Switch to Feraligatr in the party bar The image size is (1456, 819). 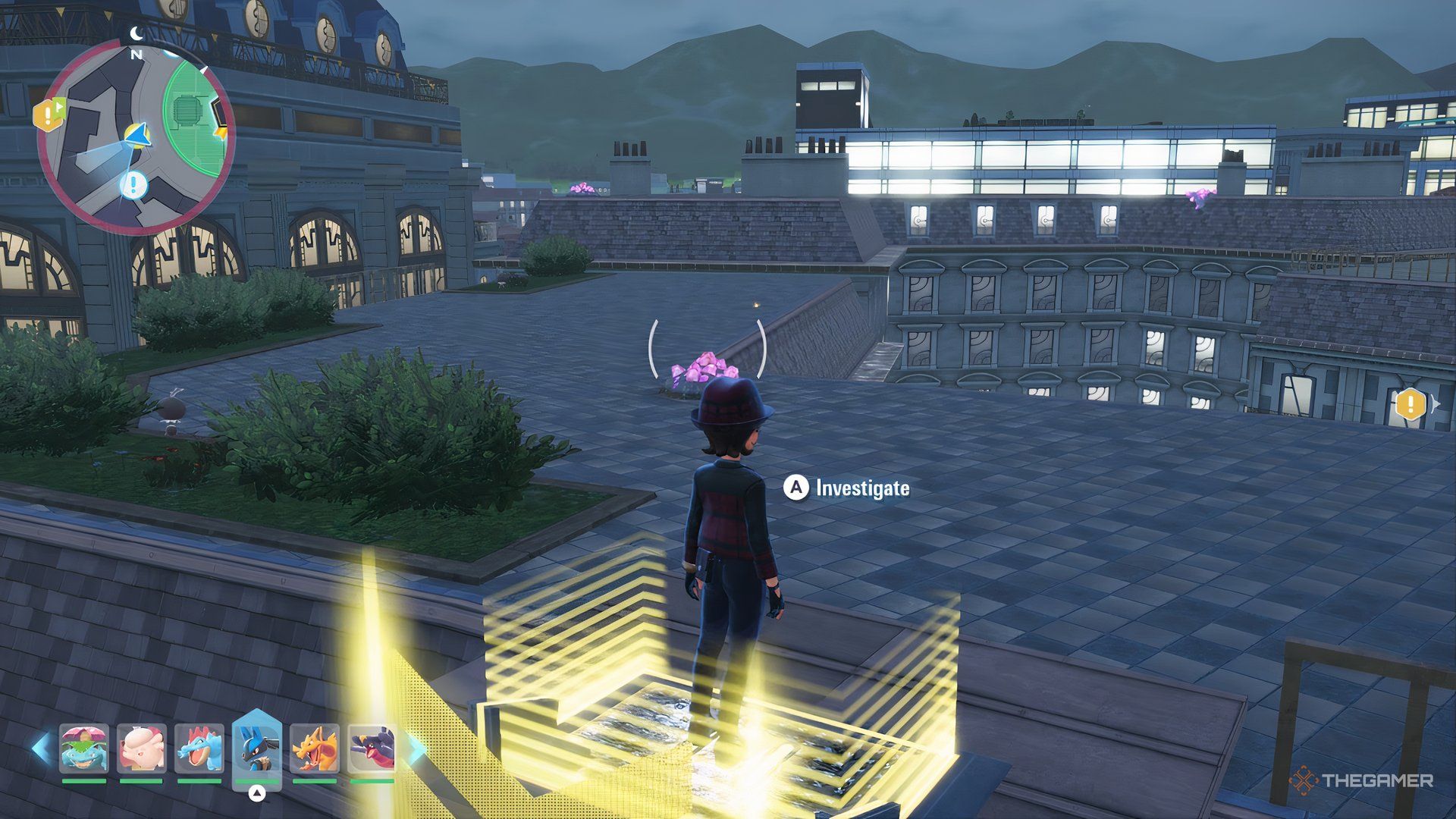tap(199, 748)
